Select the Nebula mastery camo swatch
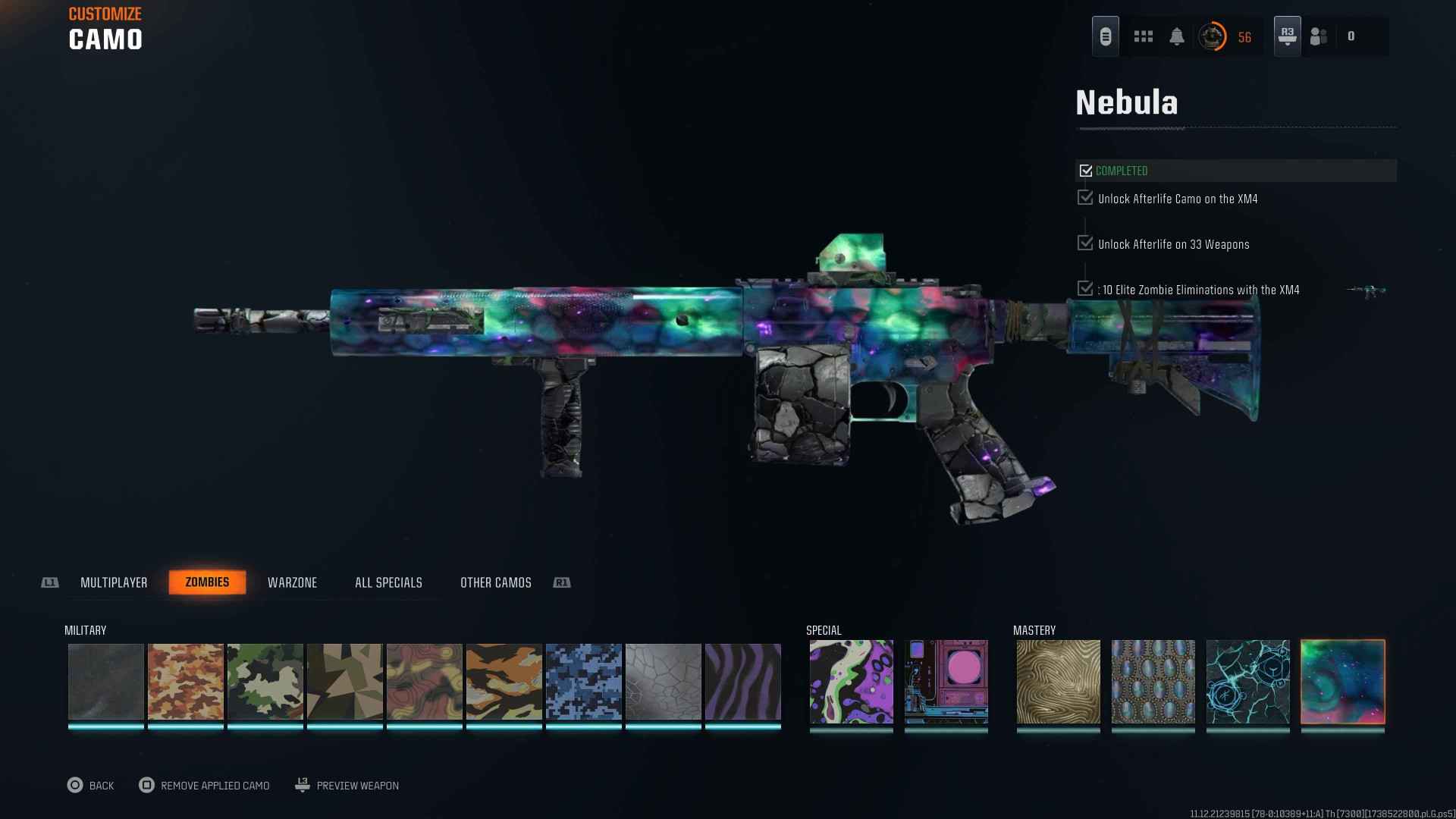 click(x=1342, y=682)
